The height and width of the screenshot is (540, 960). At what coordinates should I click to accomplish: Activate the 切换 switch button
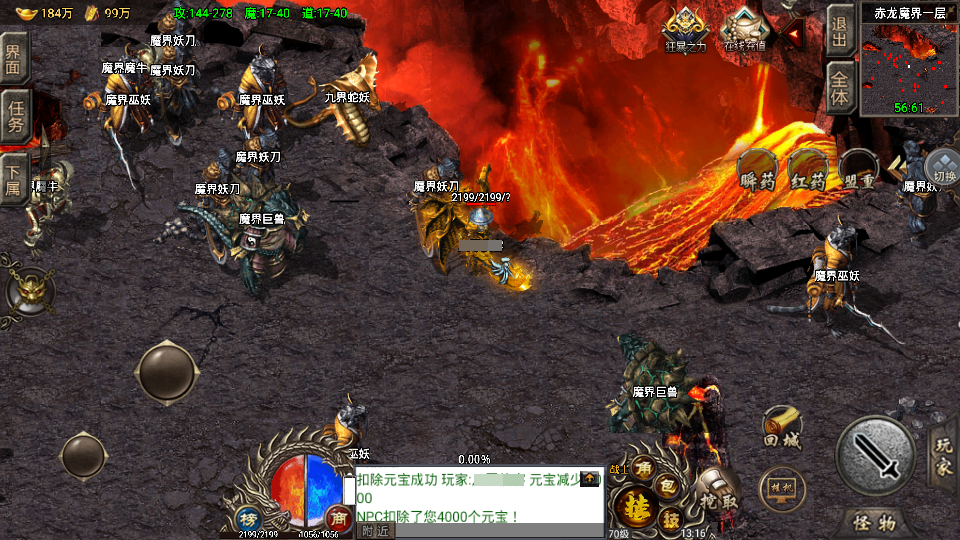tap(942, 168)
